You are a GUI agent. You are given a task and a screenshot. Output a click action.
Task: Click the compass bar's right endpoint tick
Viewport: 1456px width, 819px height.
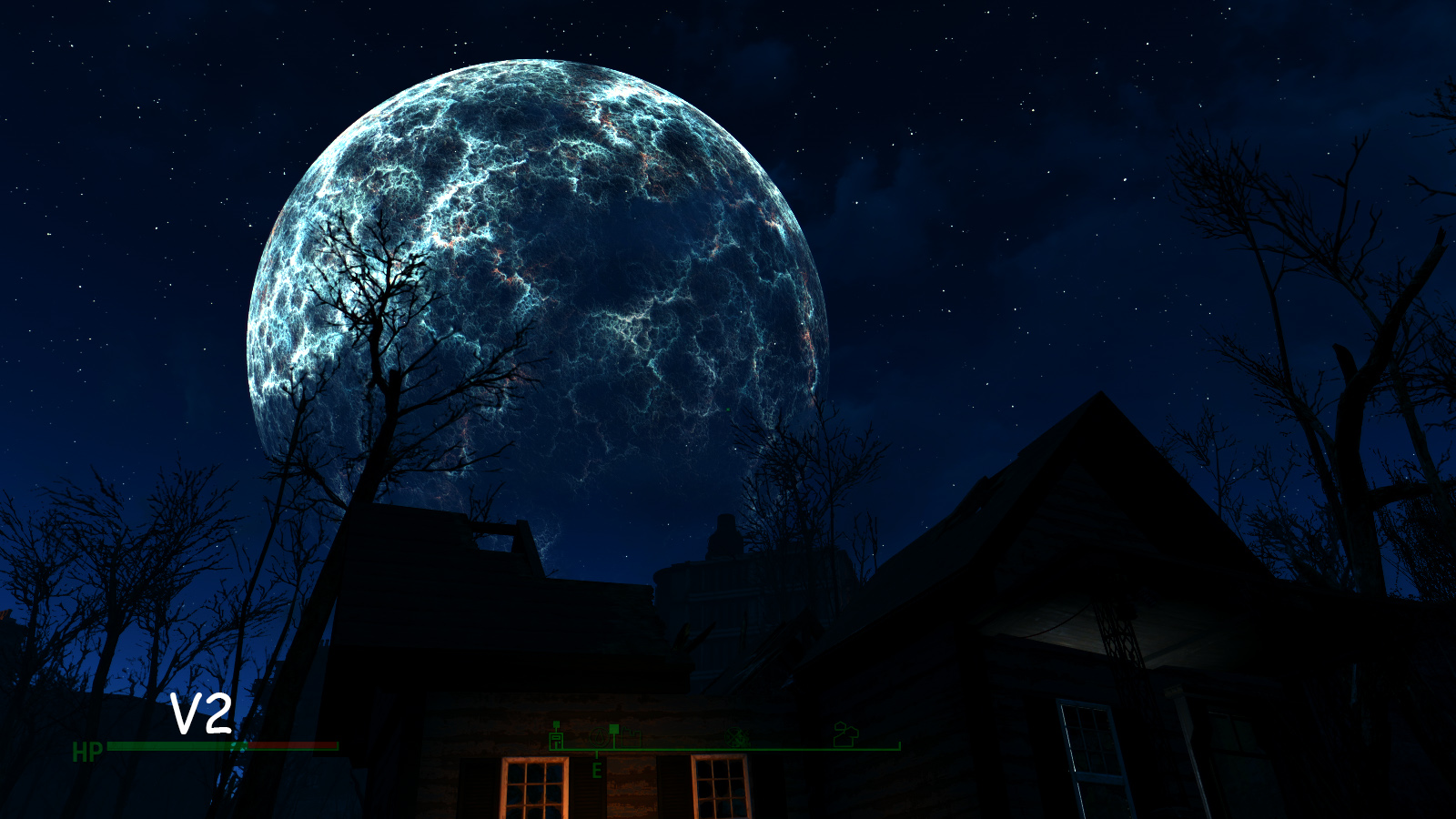[900, 744]
